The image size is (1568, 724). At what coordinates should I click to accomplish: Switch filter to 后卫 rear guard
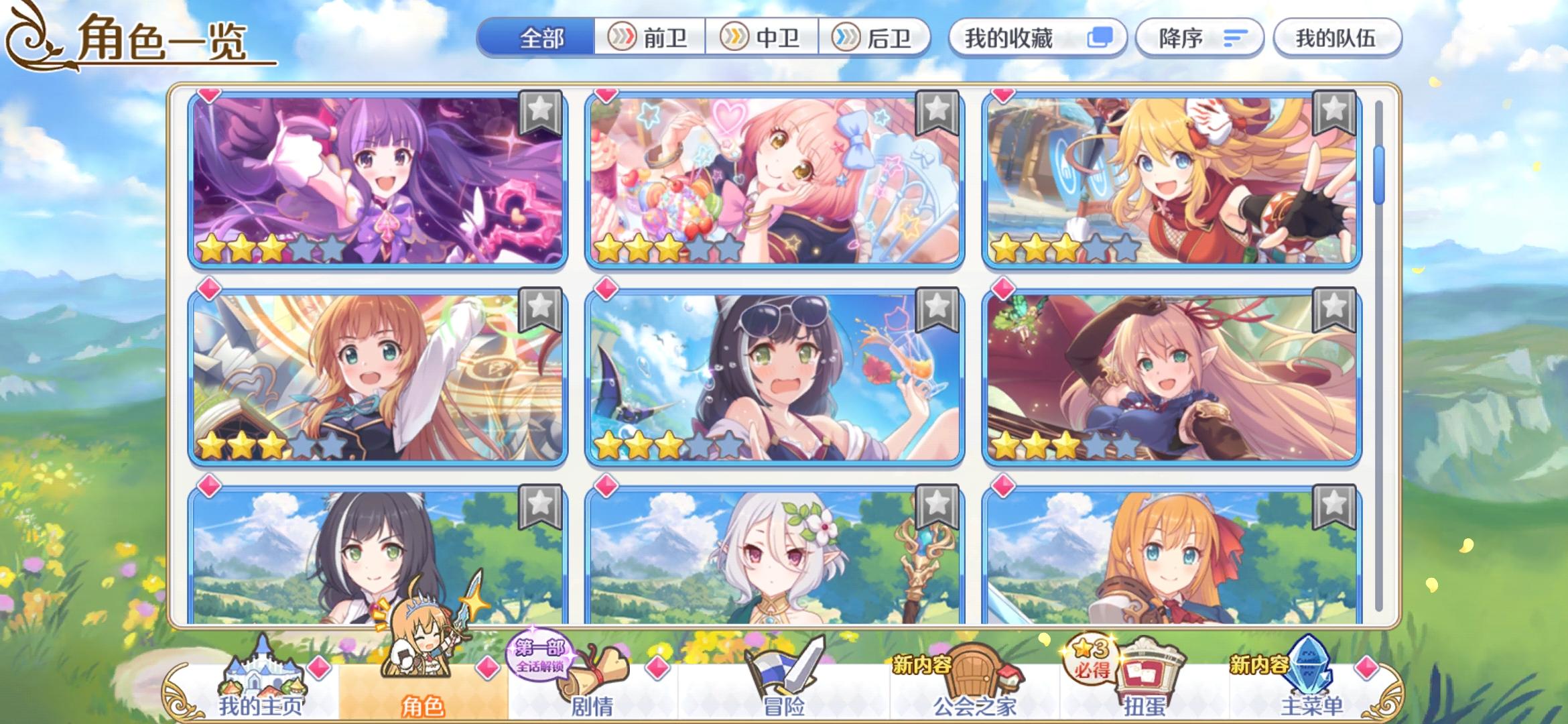pyautogui.click(x=878, y=38)
